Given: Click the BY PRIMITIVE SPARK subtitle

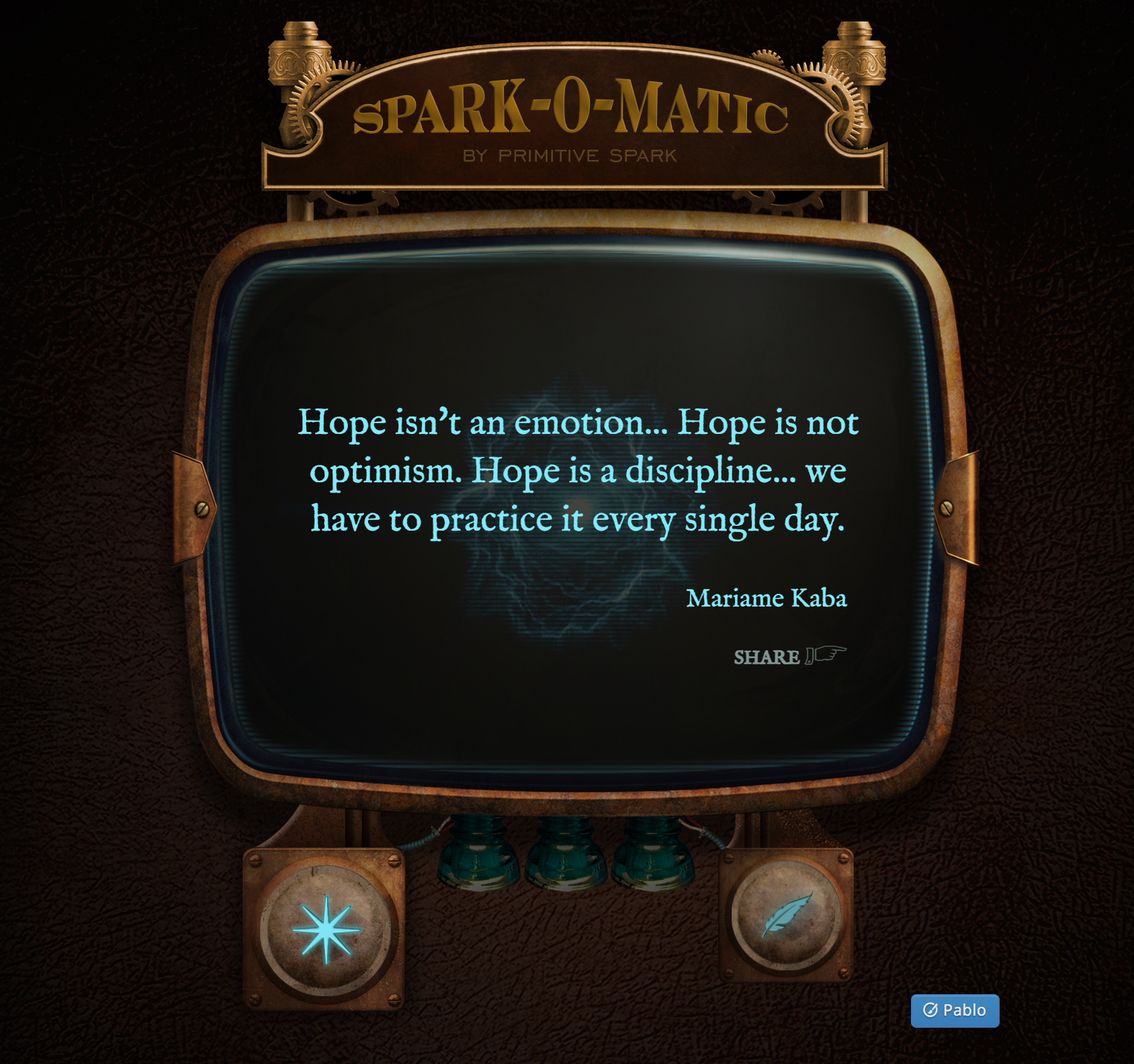Looking at the screenshot, I should (570, 156).
